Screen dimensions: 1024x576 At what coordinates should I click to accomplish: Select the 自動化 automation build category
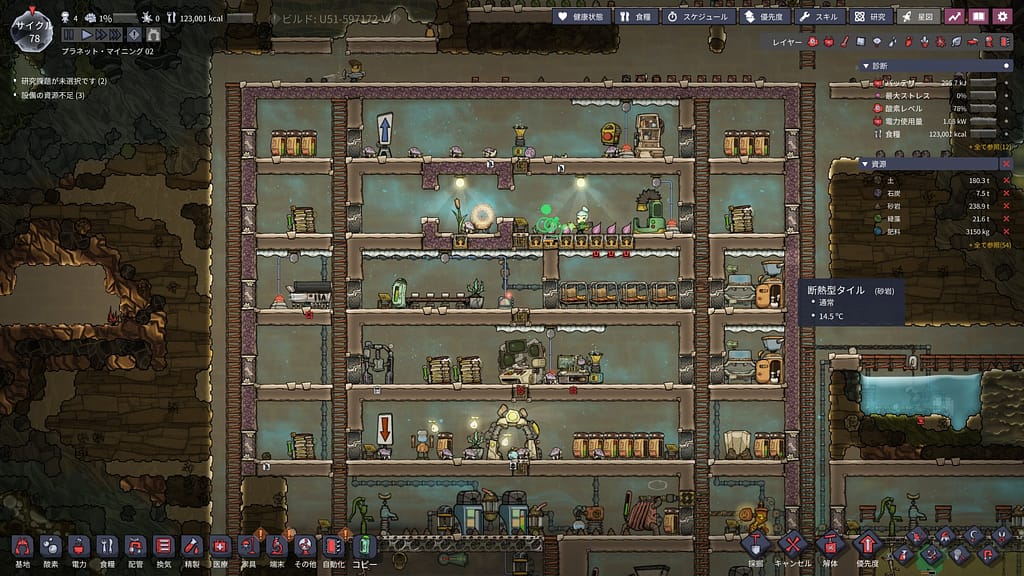333,548
